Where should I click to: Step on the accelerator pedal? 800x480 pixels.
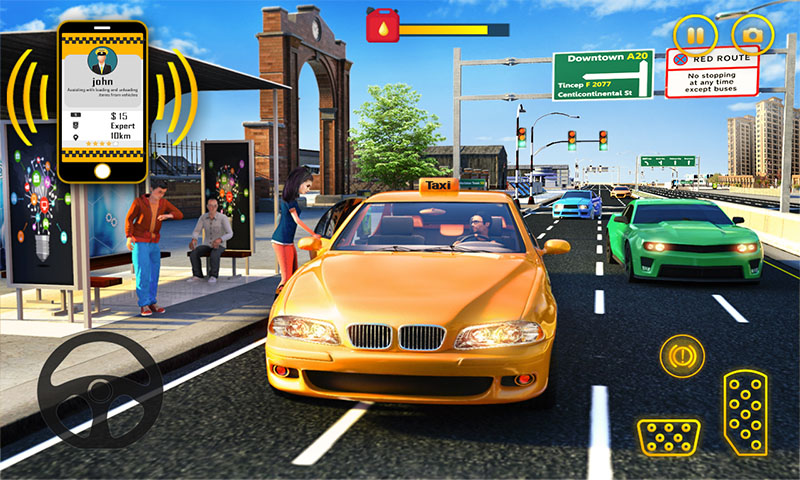(743, 411)
